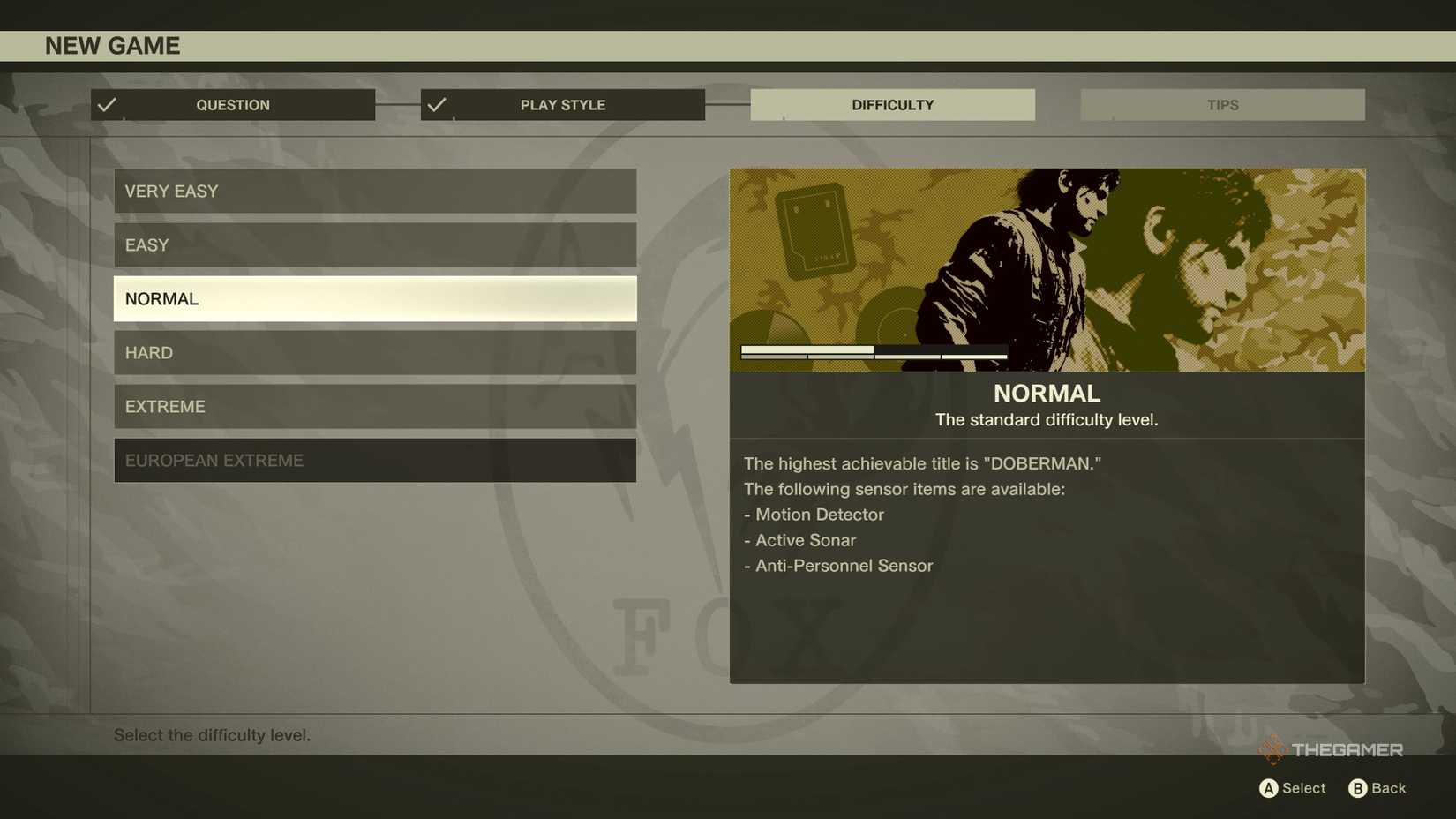Screen dimensions: 1456x819
Task: Click the checkmark on the Question tab
Action: (107, 104)
